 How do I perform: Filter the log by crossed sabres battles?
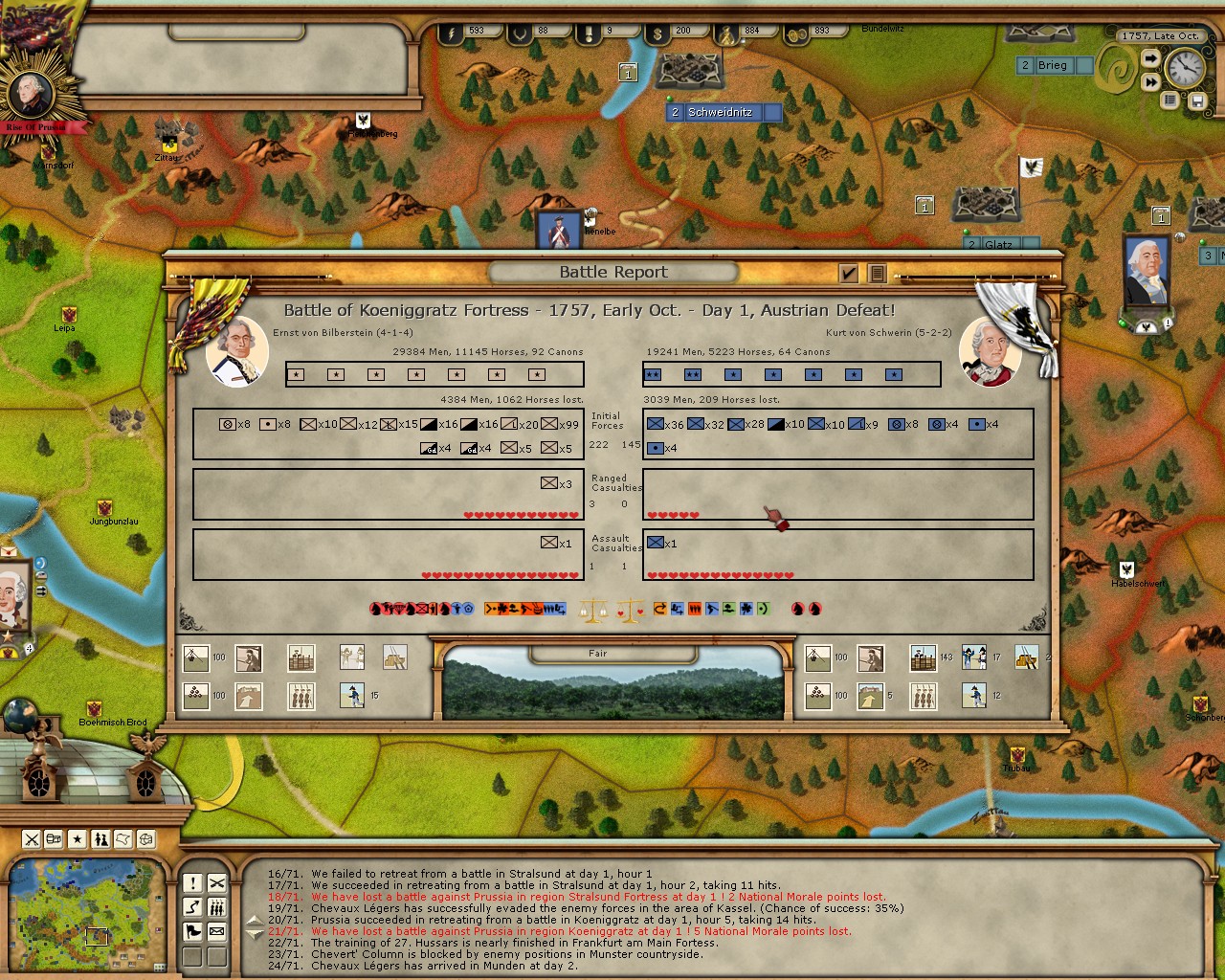[x=217, y=882]
